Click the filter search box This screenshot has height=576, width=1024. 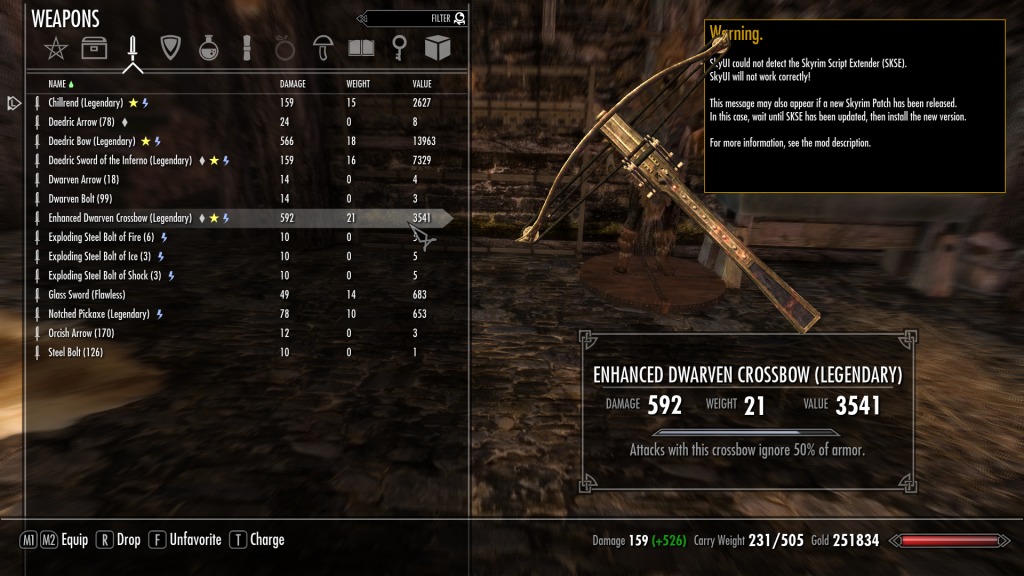pos(410,18)
